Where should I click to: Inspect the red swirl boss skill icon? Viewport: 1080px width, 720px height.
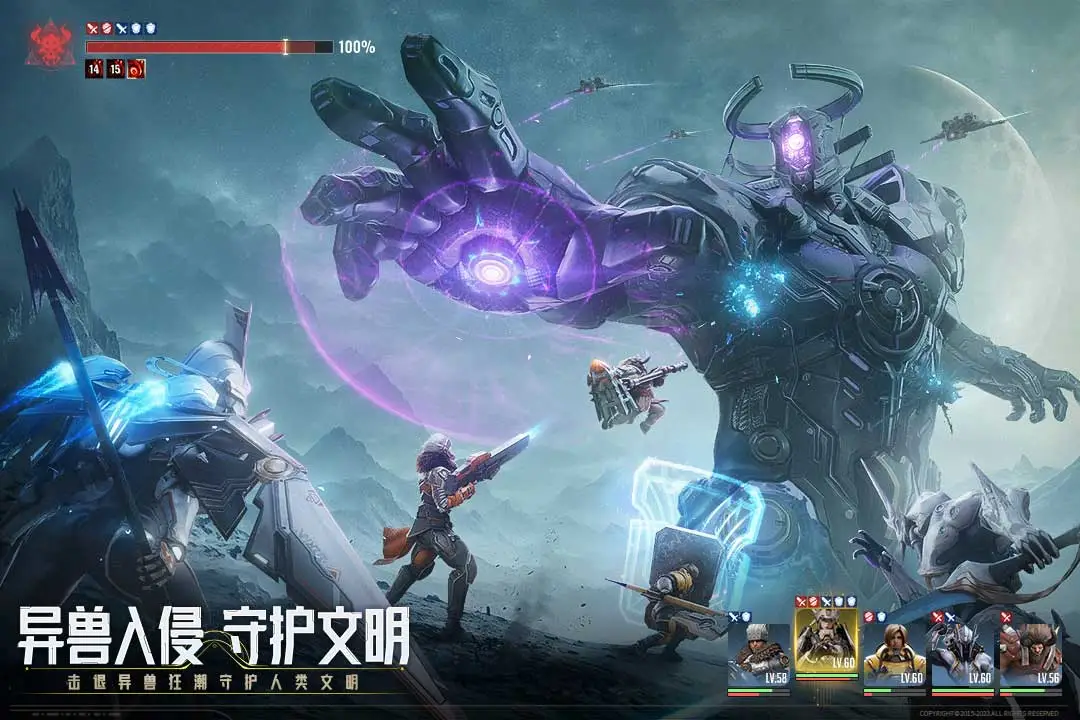[137, 69]
